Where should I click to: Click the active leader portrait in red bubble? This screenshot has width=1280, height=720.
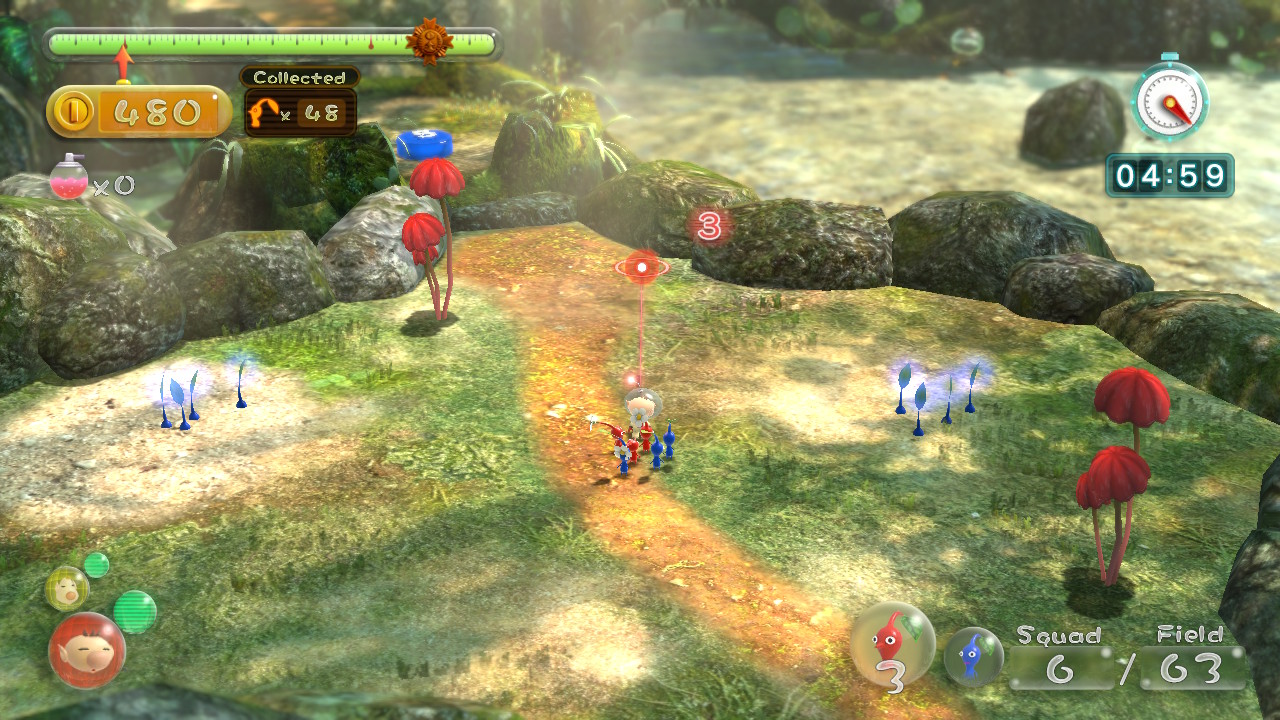coord(87,650)
